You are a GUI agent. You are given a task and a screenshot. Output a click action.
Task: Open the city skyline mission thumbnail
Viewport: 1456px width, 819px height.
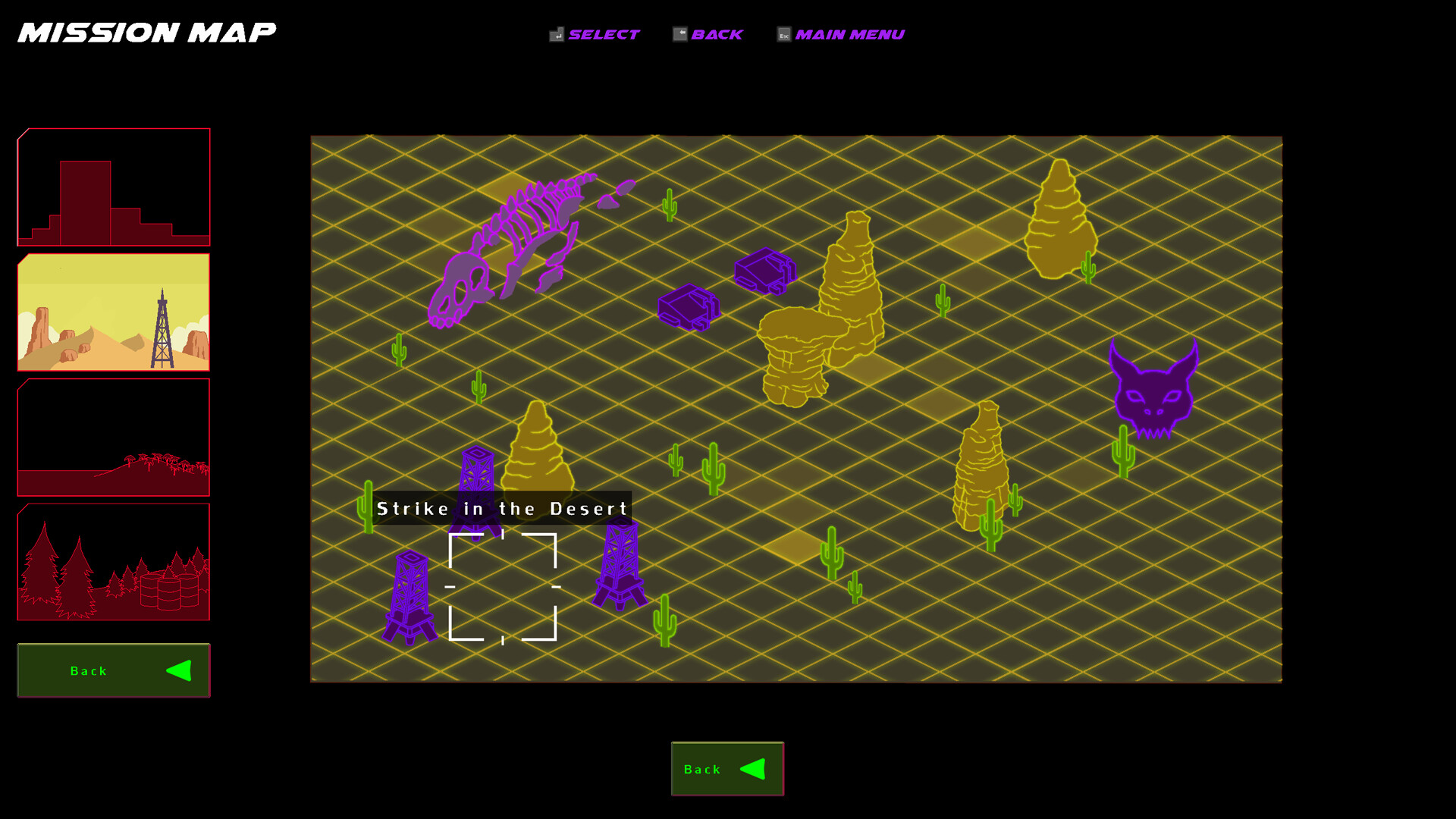(113, 186)
